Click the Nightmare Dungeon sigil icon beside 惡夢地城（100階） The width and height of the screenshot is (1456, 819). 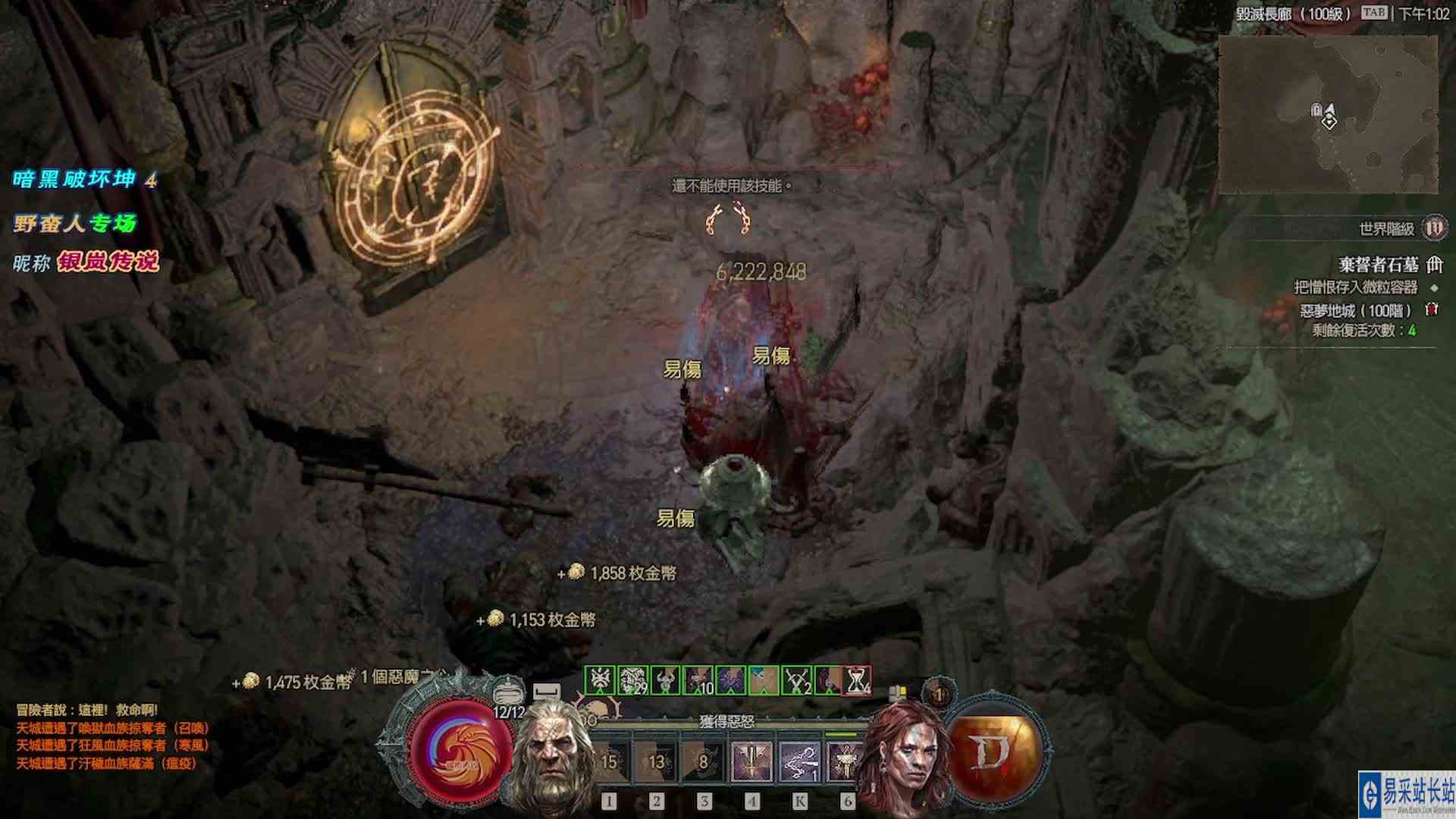[x=1432, y=309]
